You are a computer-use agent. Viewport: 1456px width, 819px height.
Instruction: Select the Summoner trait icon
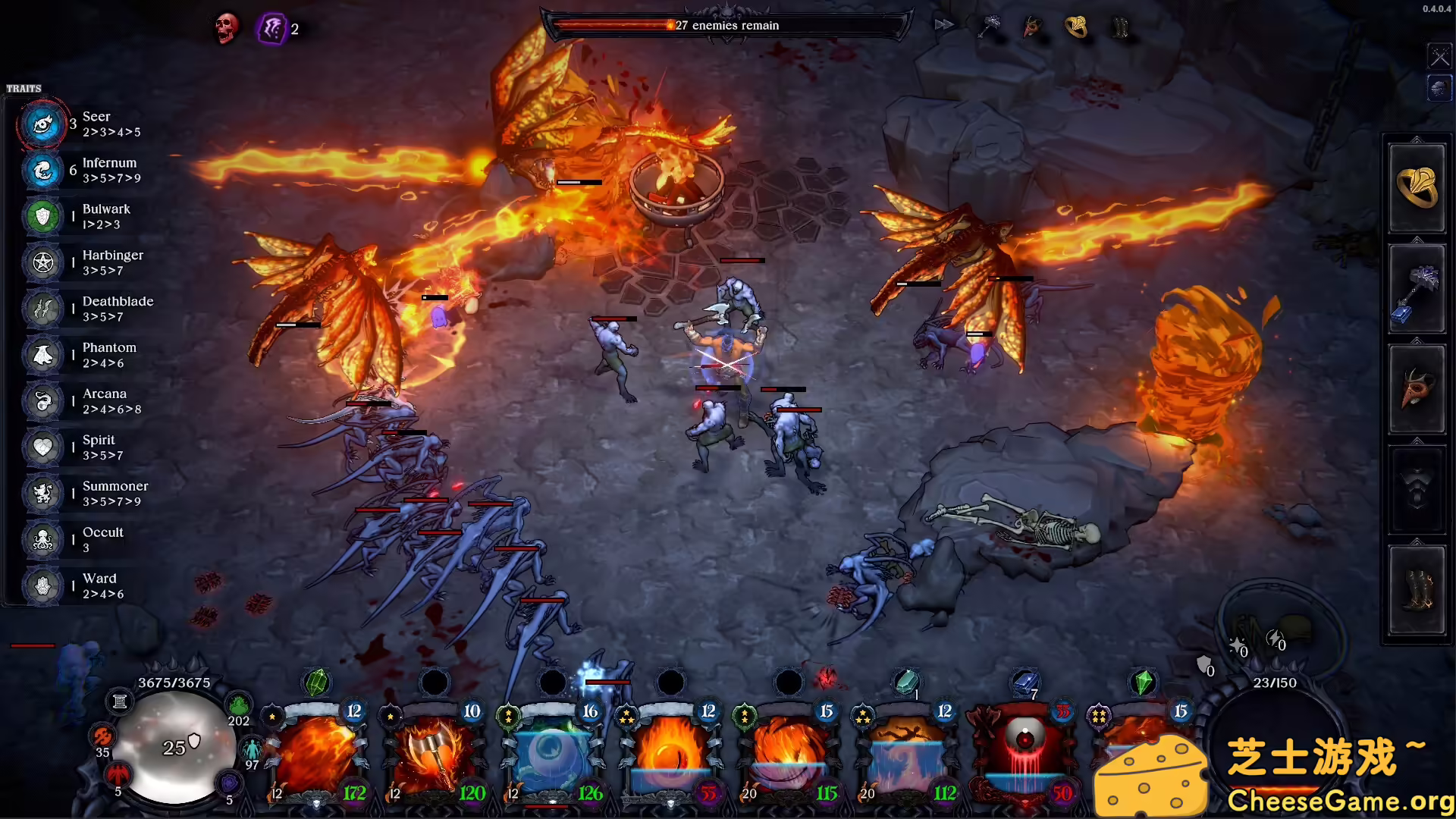point(42,494)
